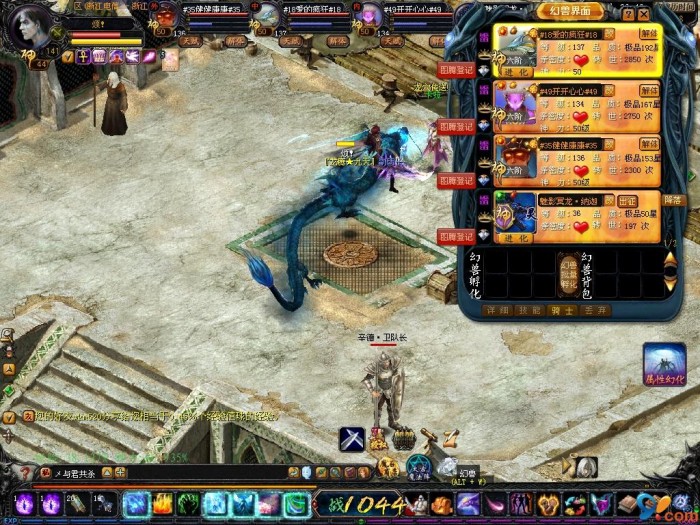This screenshot has width=700, height=525.
Task: Select pet #18爱的疯狂#18 card
Action: point(577,50)
